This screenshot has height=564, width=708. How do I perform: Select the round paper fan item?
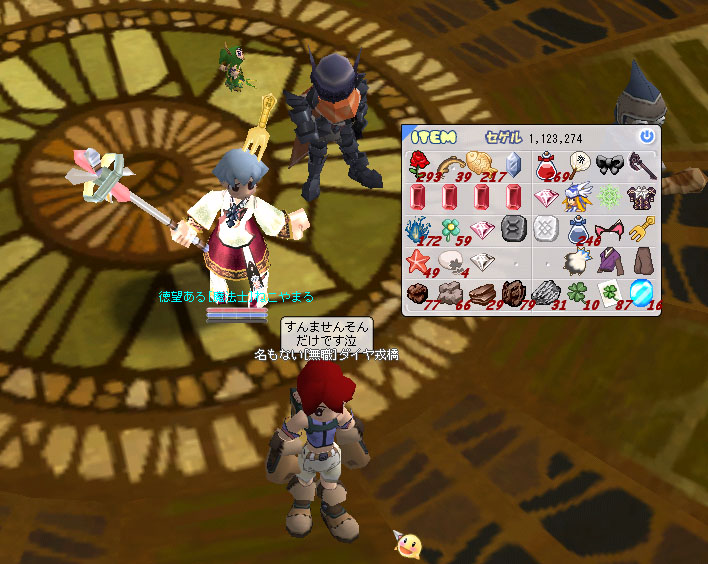point(578,163)
